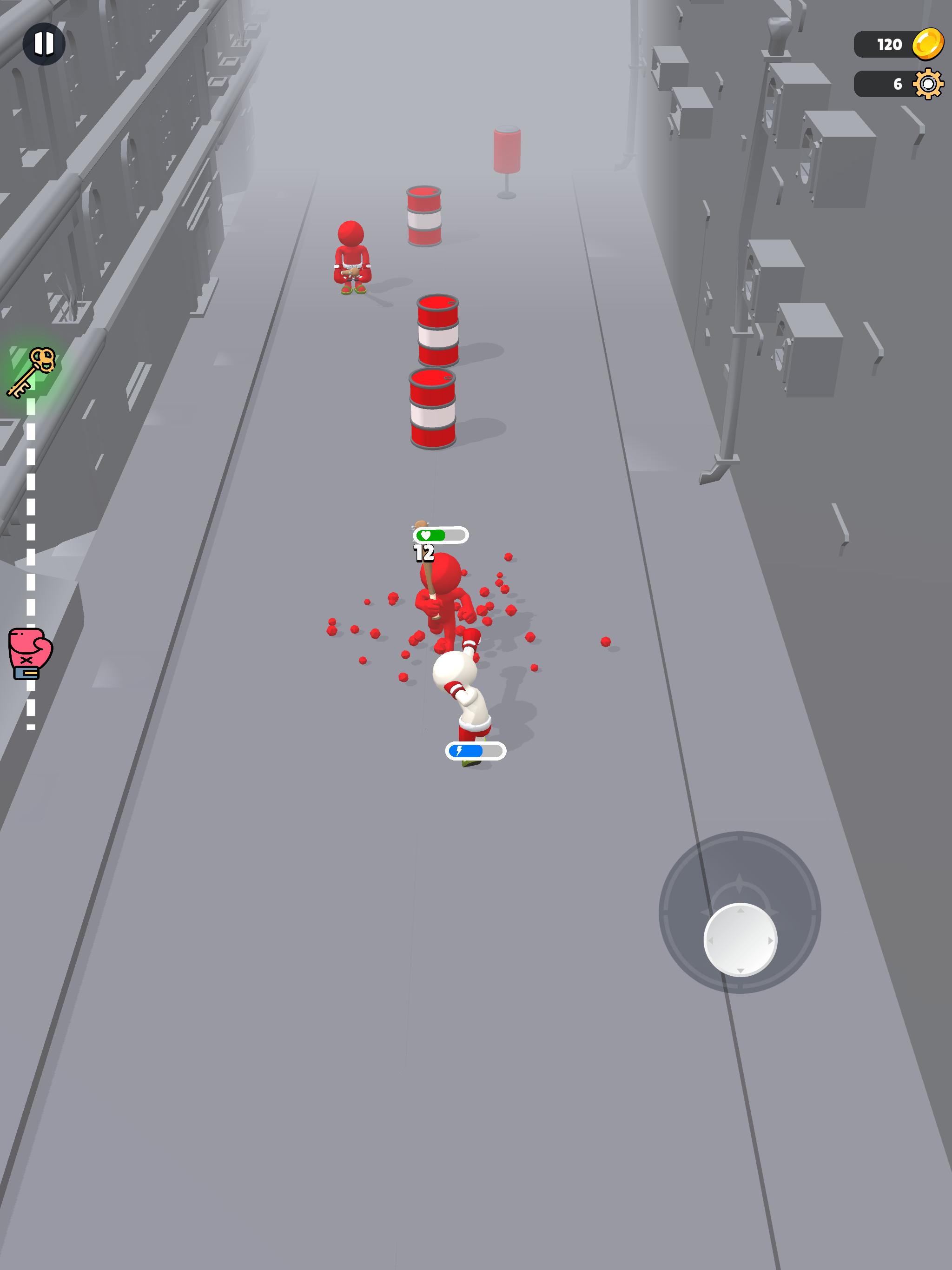This screenshot has height=1270, width=952.
Task: Pause the game
Action: click(x=44, y=44)
